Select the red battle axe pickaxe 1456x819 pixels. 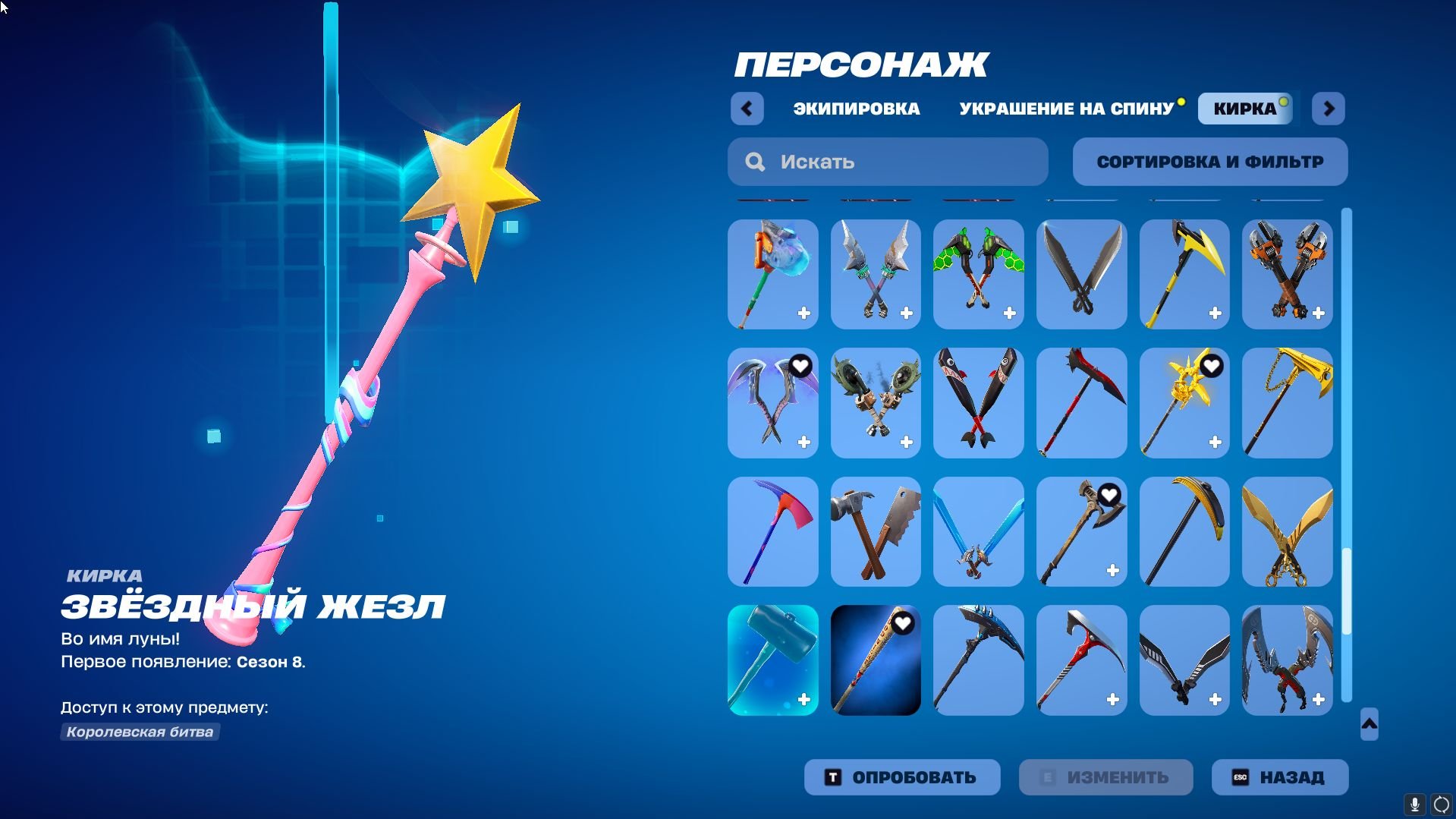(1081, 403)
